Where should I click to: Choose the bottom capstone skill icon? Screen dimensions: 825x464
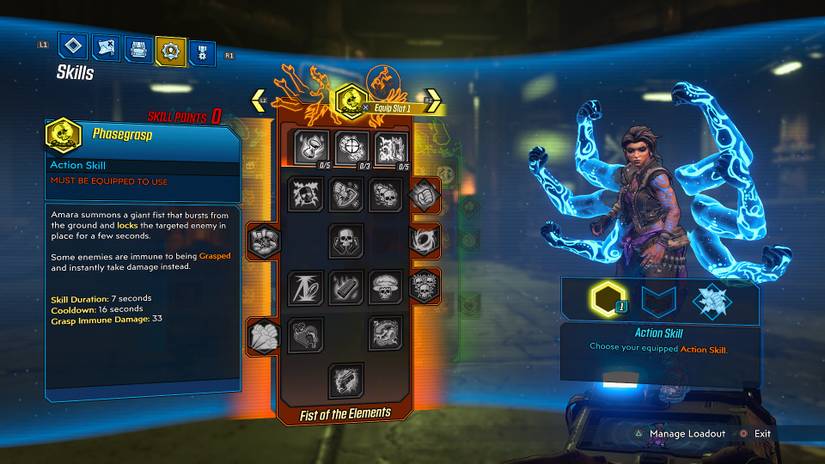(346, 380)
